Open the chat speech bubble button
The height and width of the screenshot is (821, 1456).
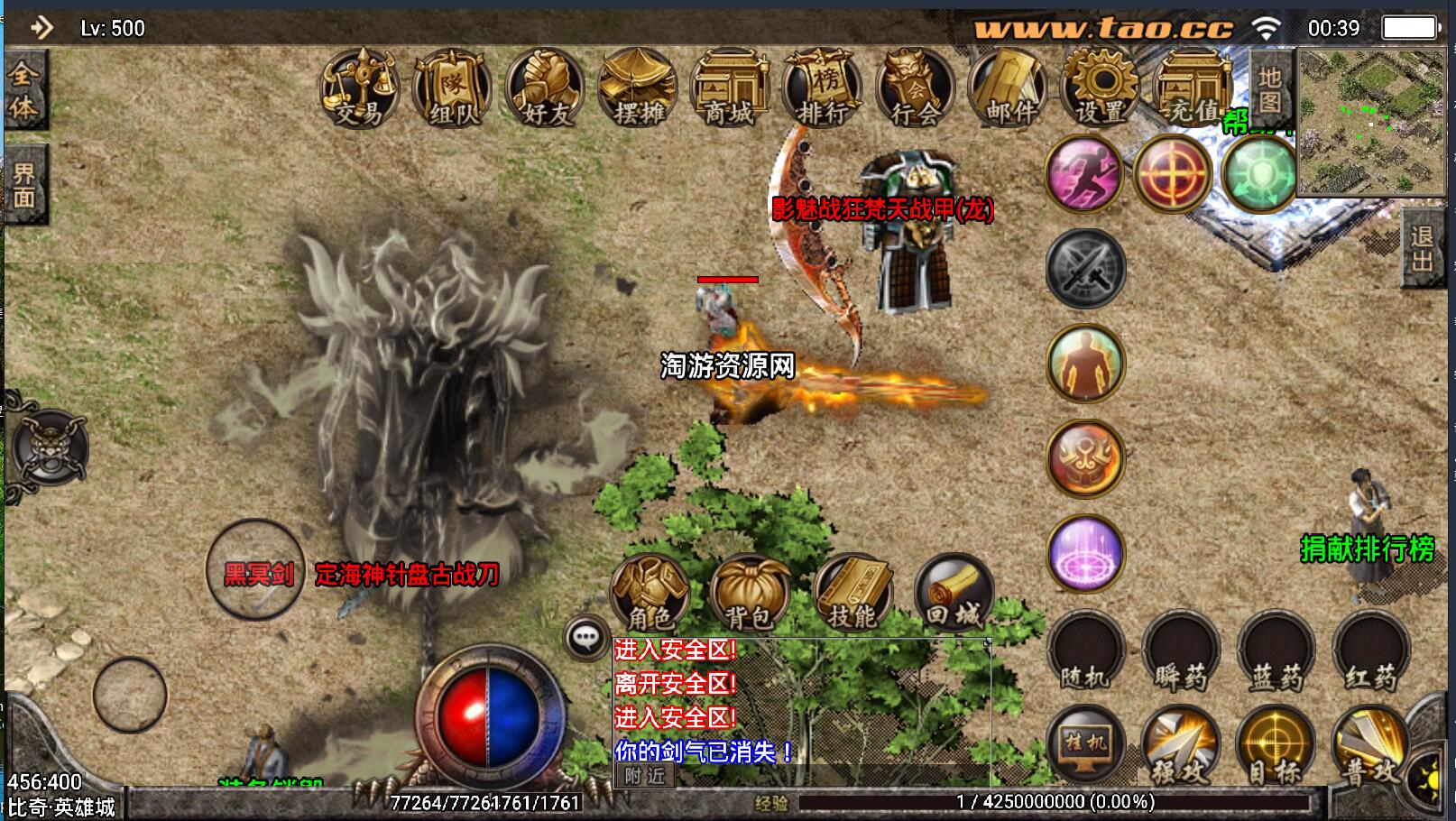(586, 638)
